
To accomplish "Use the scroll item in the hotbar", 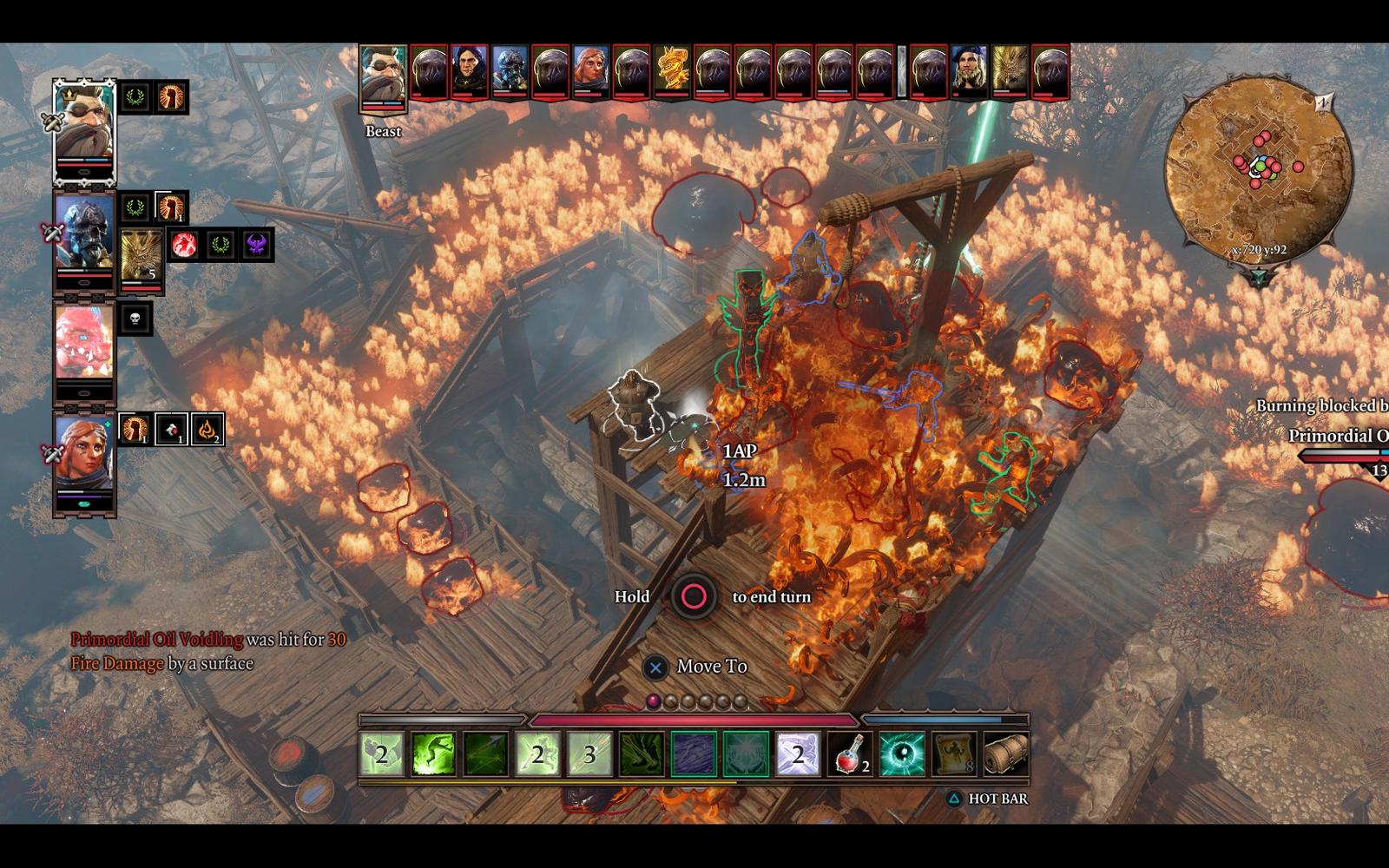I will [953, 753].
